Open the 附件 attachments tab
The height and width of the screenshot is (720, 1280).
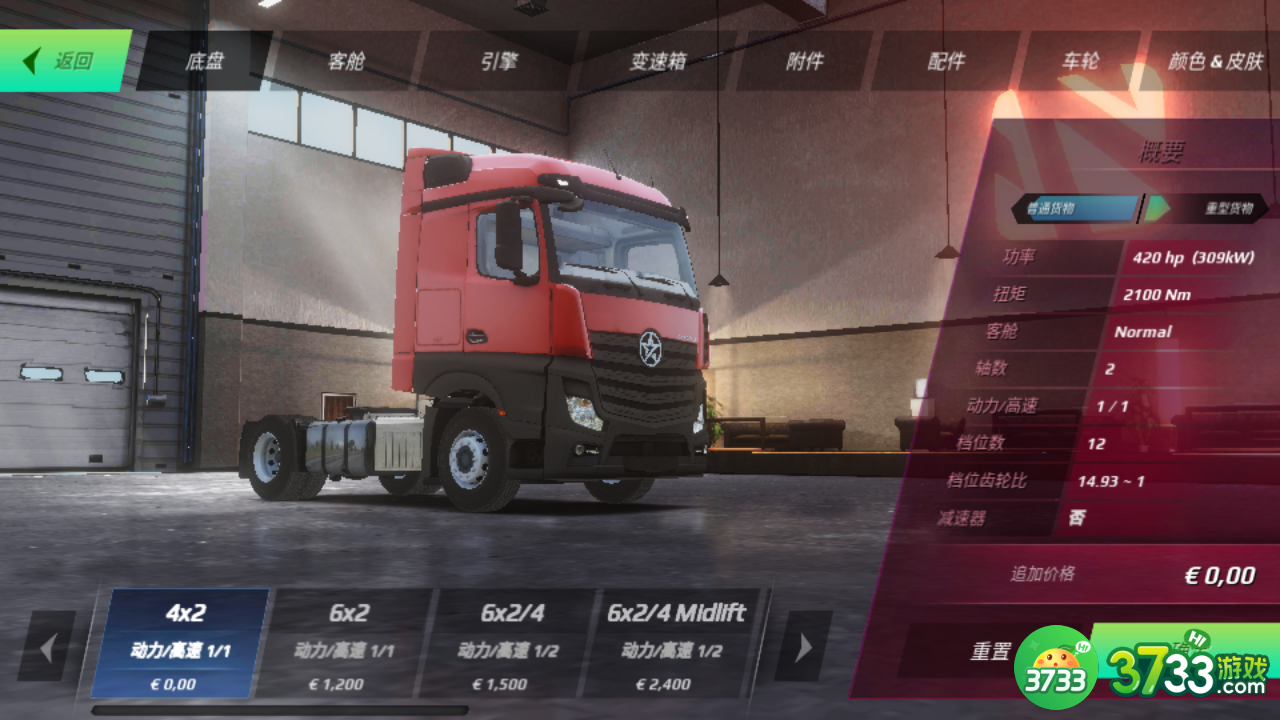(804, 61)
